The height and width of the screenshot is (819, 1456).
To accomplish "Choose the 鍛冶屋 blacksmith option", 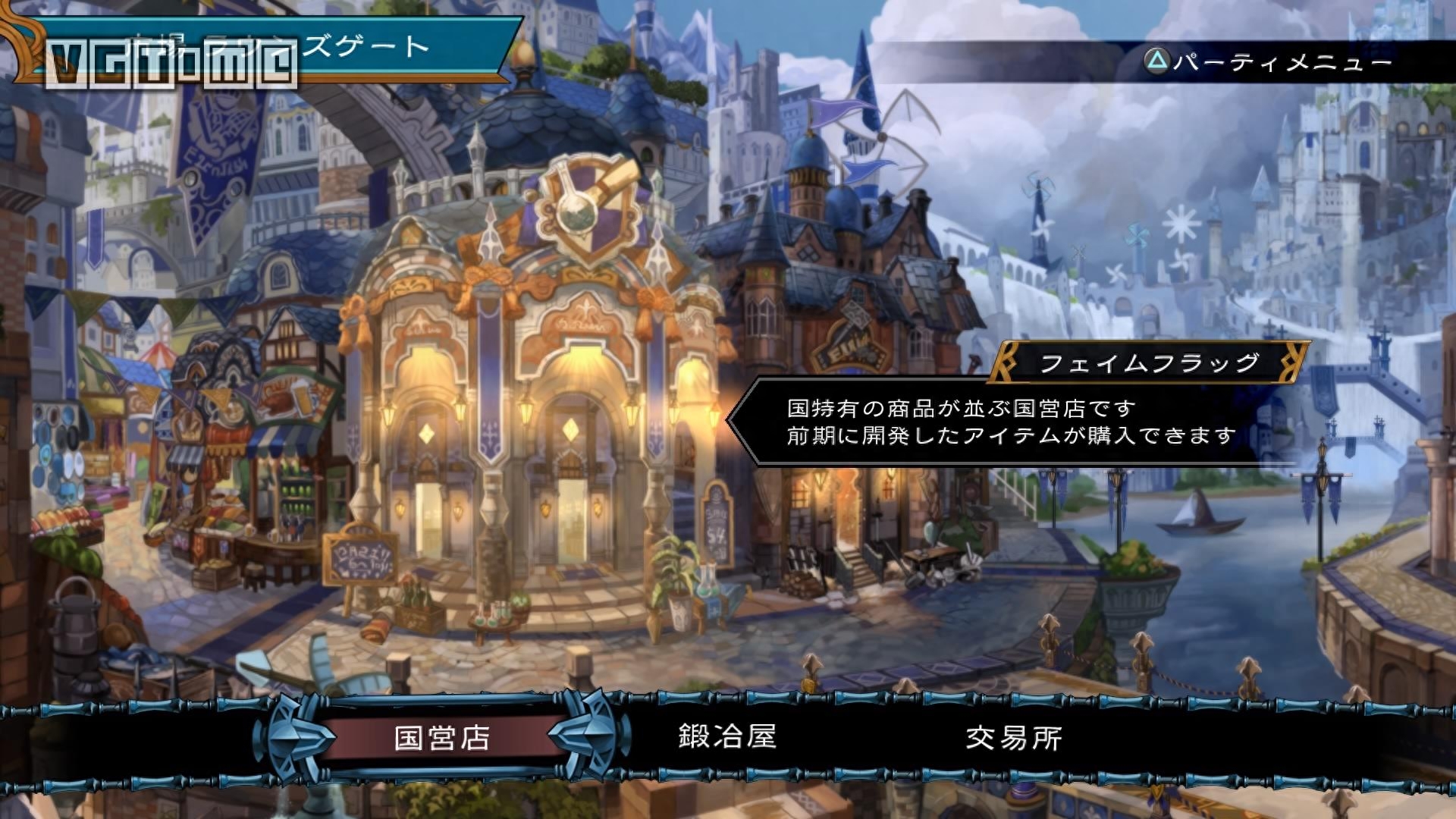I will point(727,736).
